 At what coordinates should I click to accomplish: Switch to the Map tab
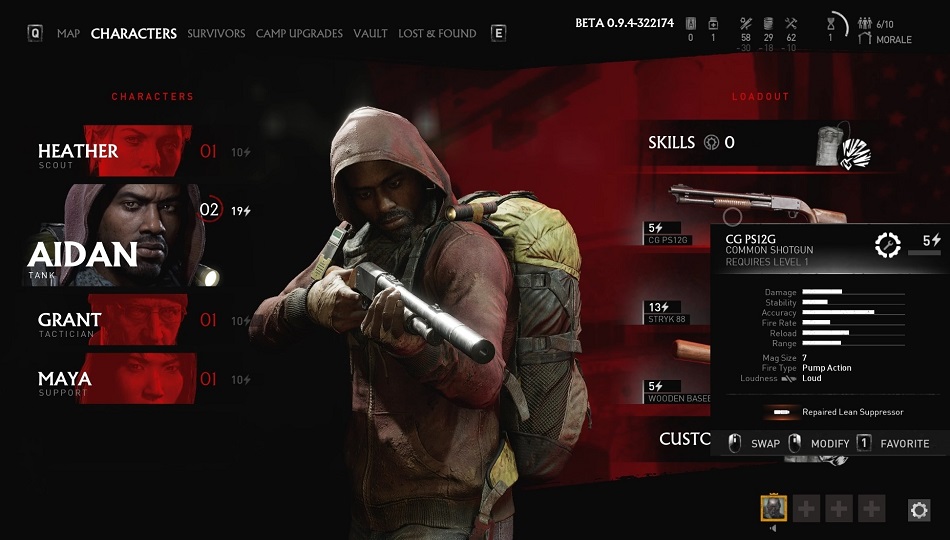tap(68, 33)
